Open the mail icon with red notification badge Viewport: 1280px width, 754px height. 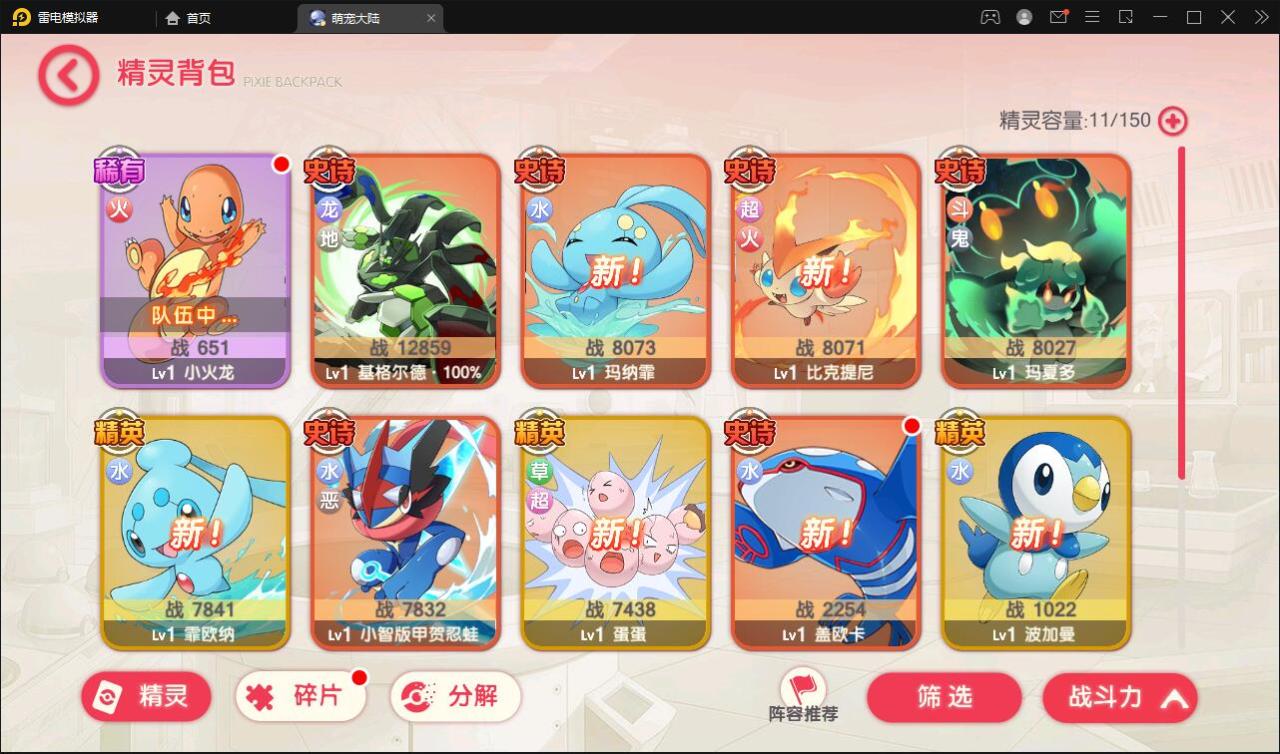click(x=1058, y=17)
